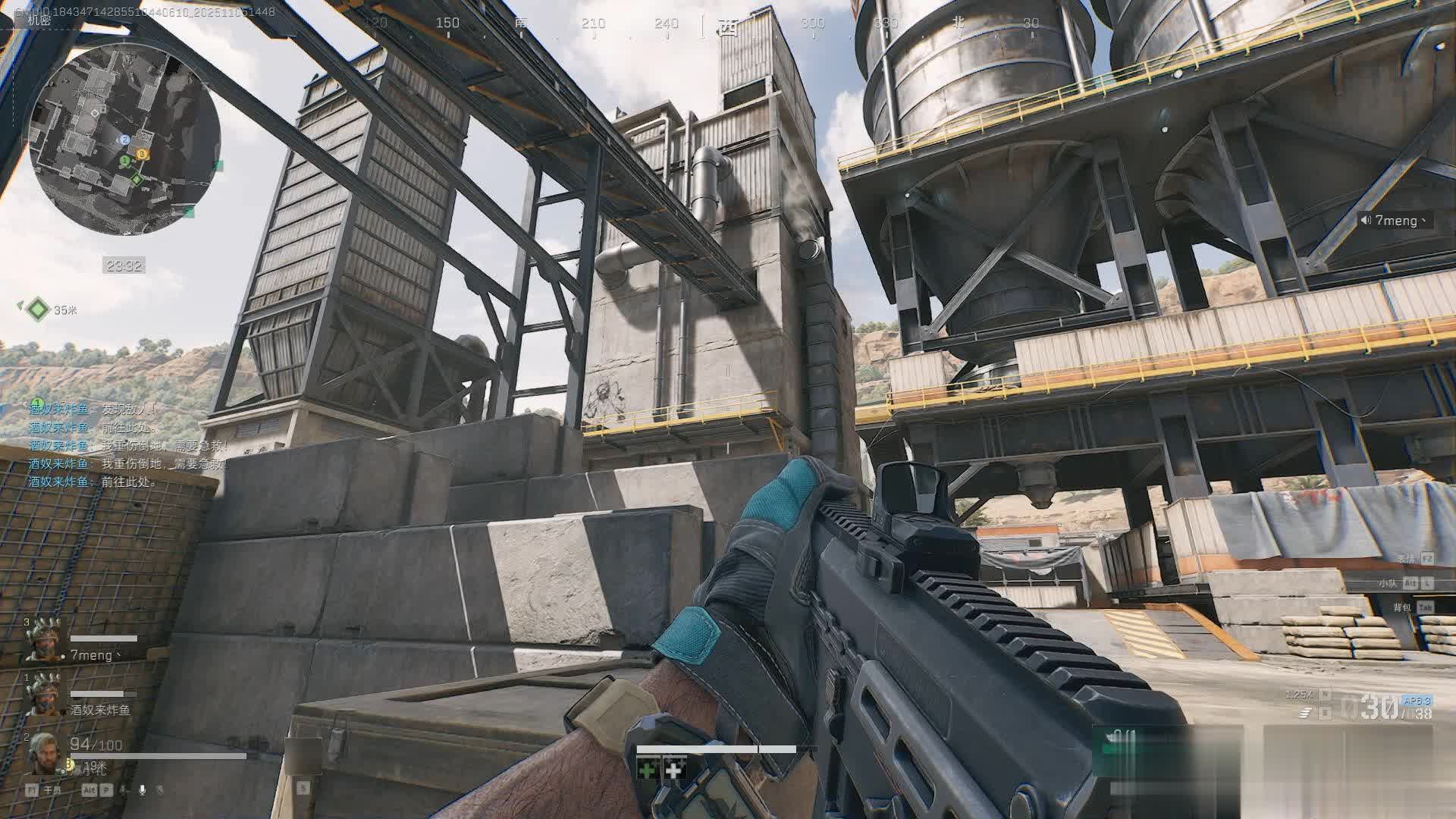
Task: Click your own bearded operator portrait
Action: 42,753
